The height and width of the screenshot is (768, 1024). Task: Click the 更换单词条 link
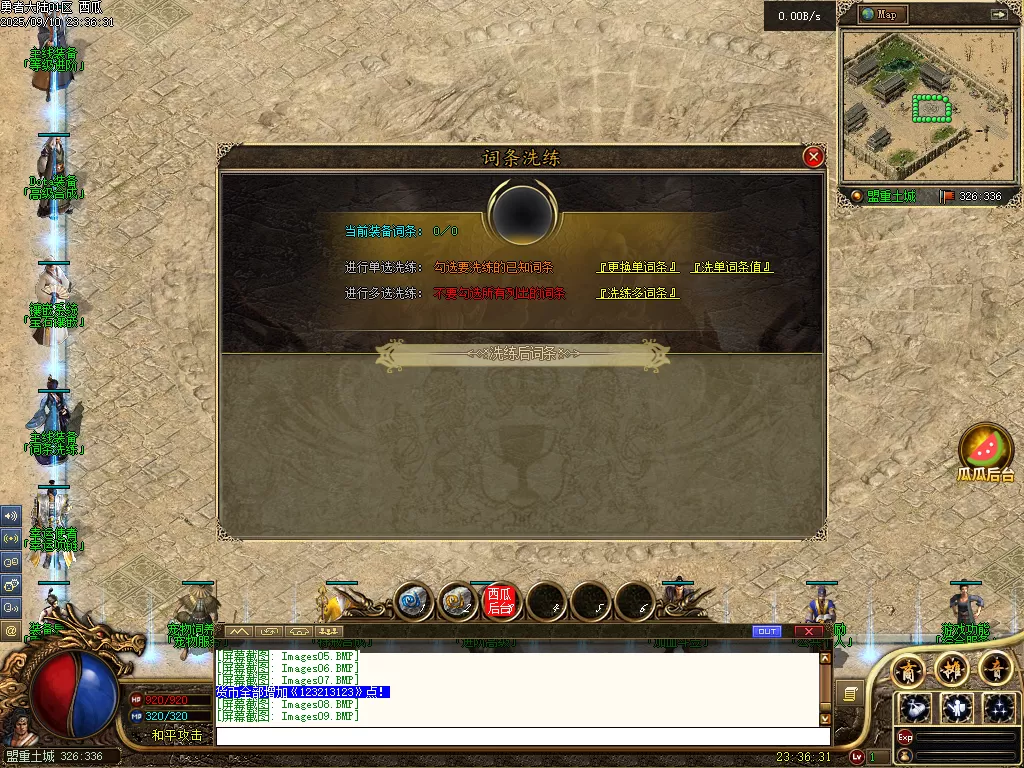click(639, 267)
